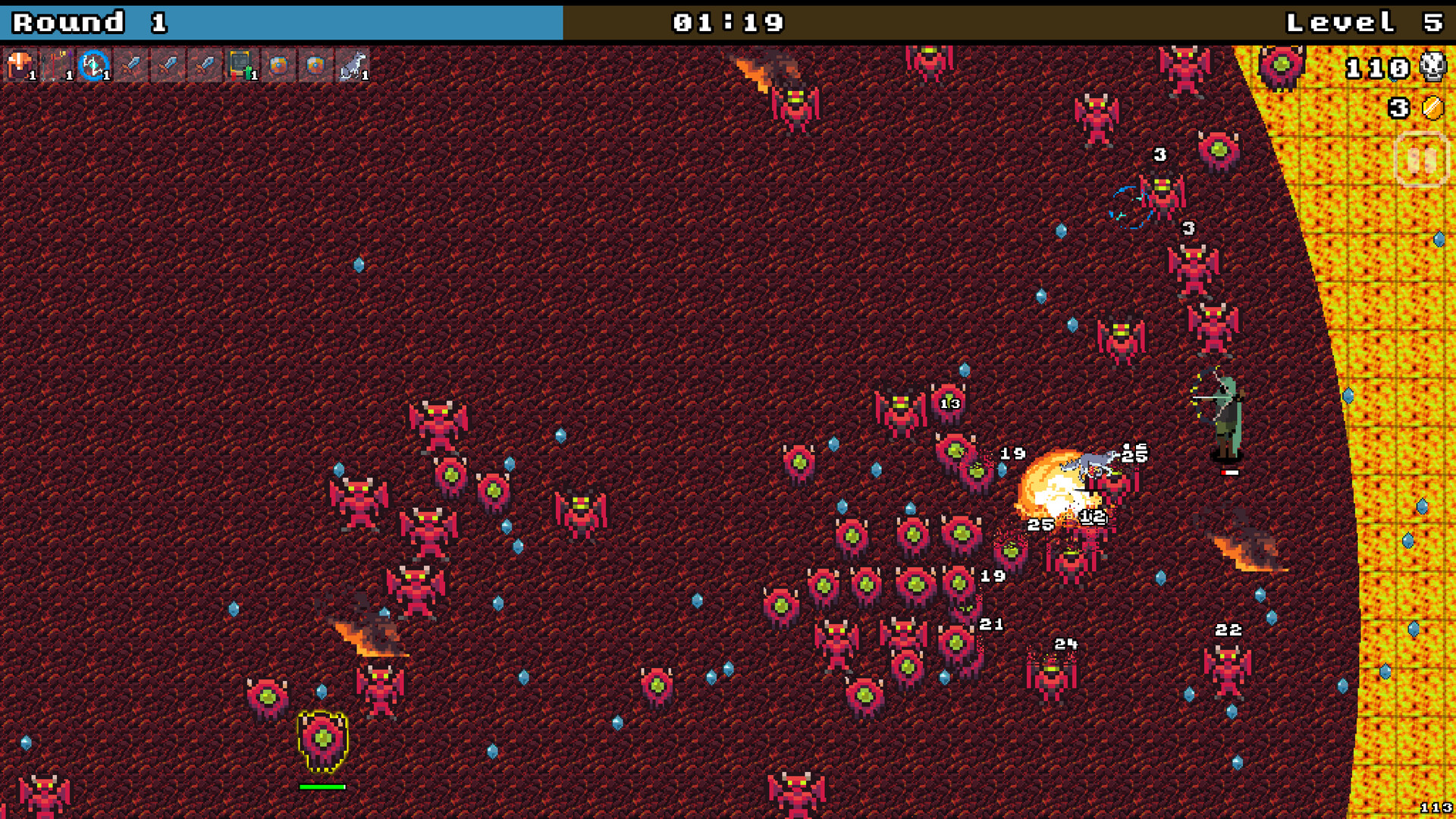The width and height of the screenshot is (1456, 819).
Task: Click the match timer showing 01:19
Action: click(728, 23)
